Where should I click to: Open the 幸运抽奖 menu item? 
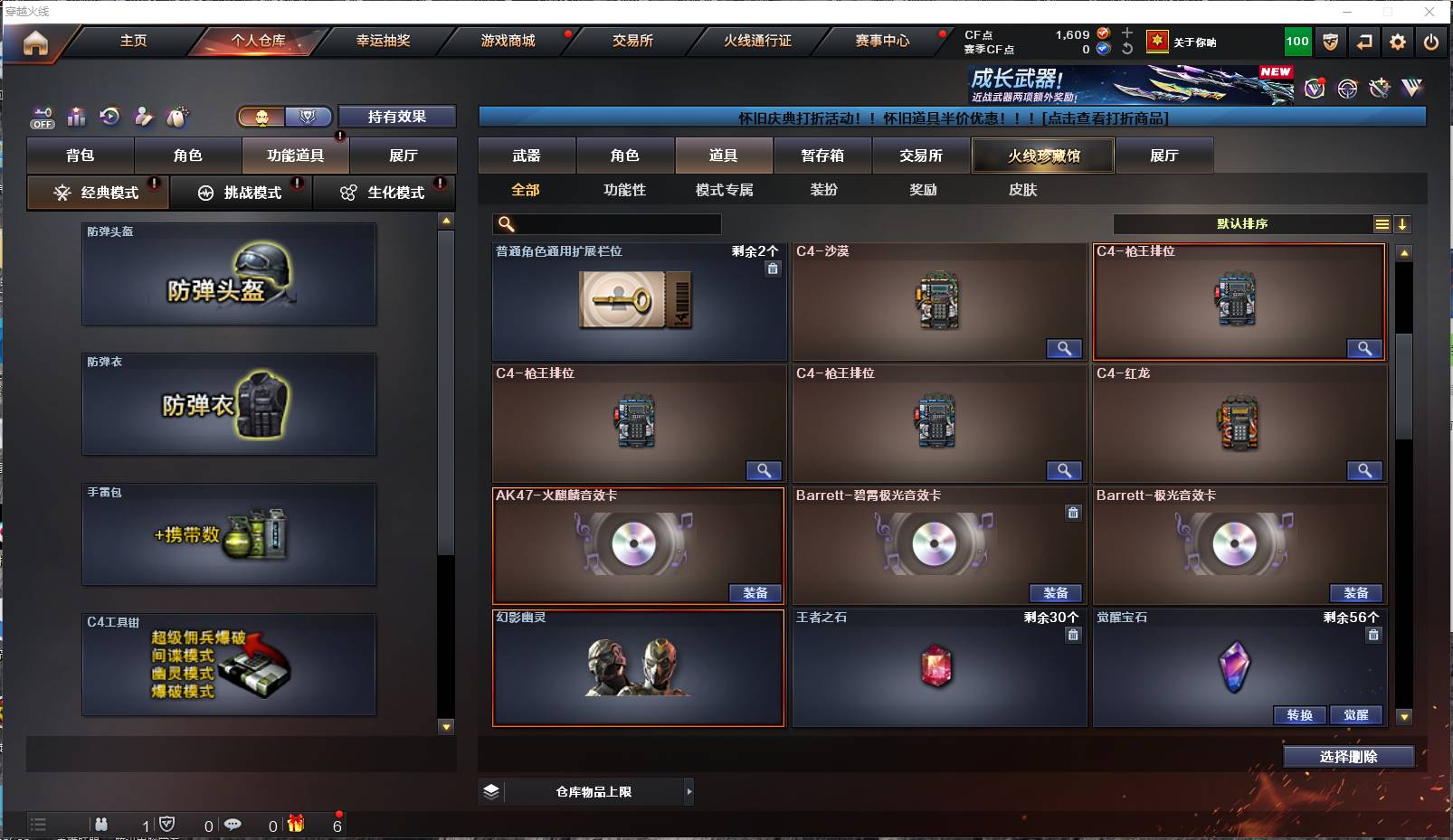[381, 41]
